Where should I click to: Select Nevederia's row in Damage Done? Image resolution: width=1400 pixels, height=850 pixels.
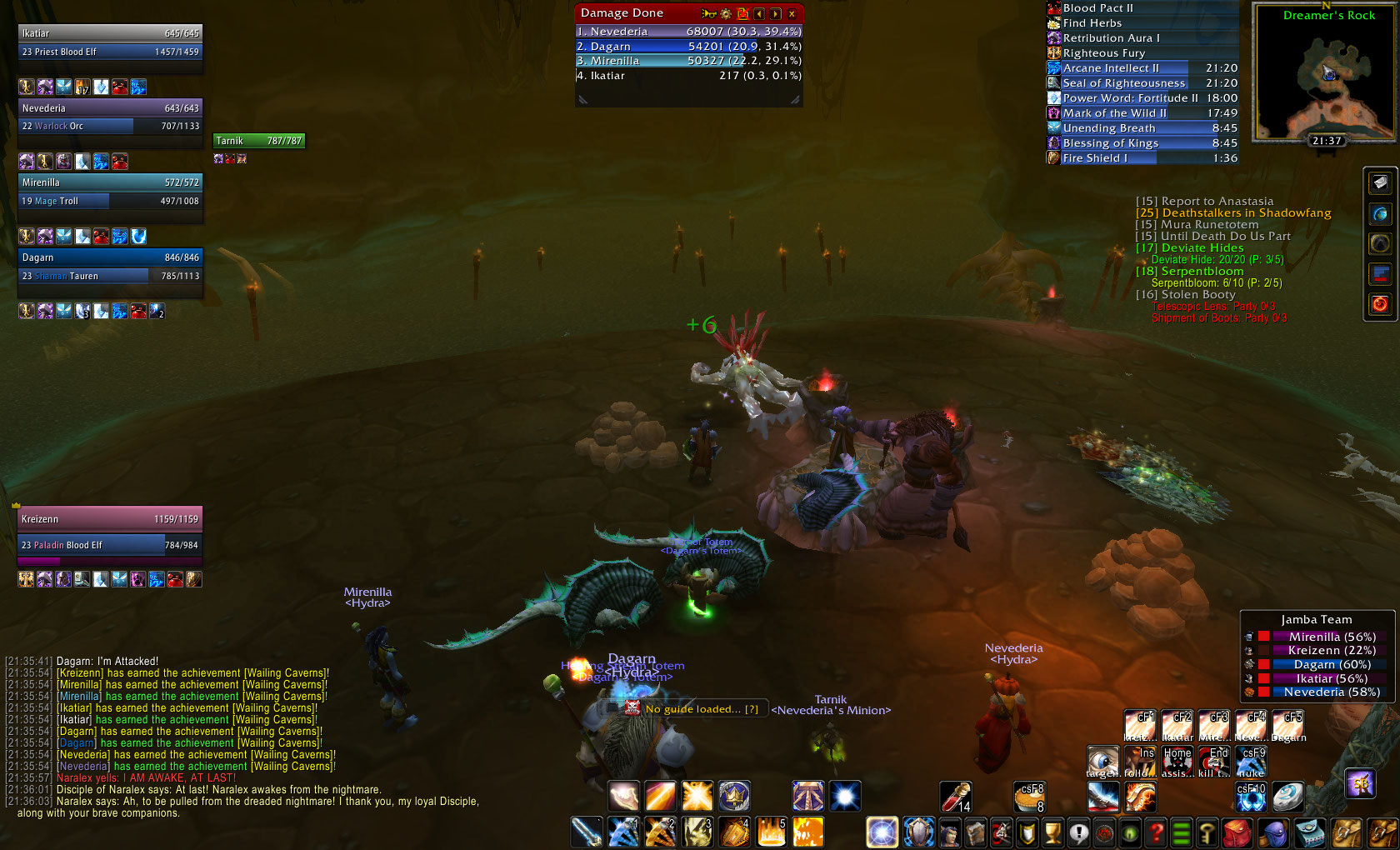[x=688, y=32]
